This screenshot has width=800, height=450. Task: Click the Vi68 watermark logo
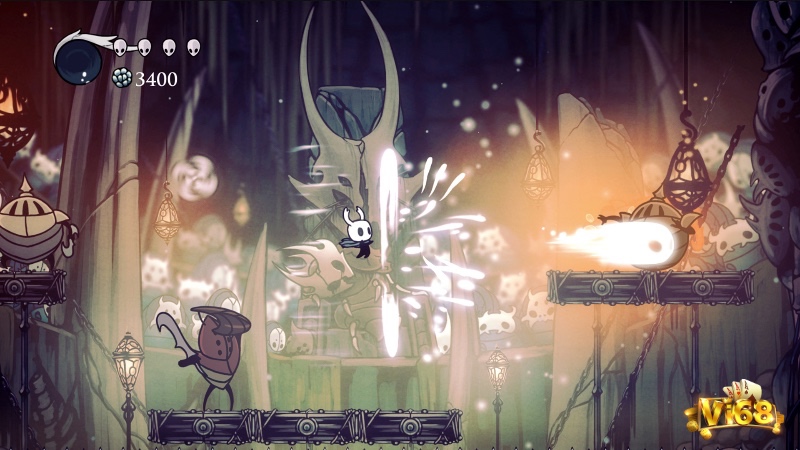click(740, 412)
